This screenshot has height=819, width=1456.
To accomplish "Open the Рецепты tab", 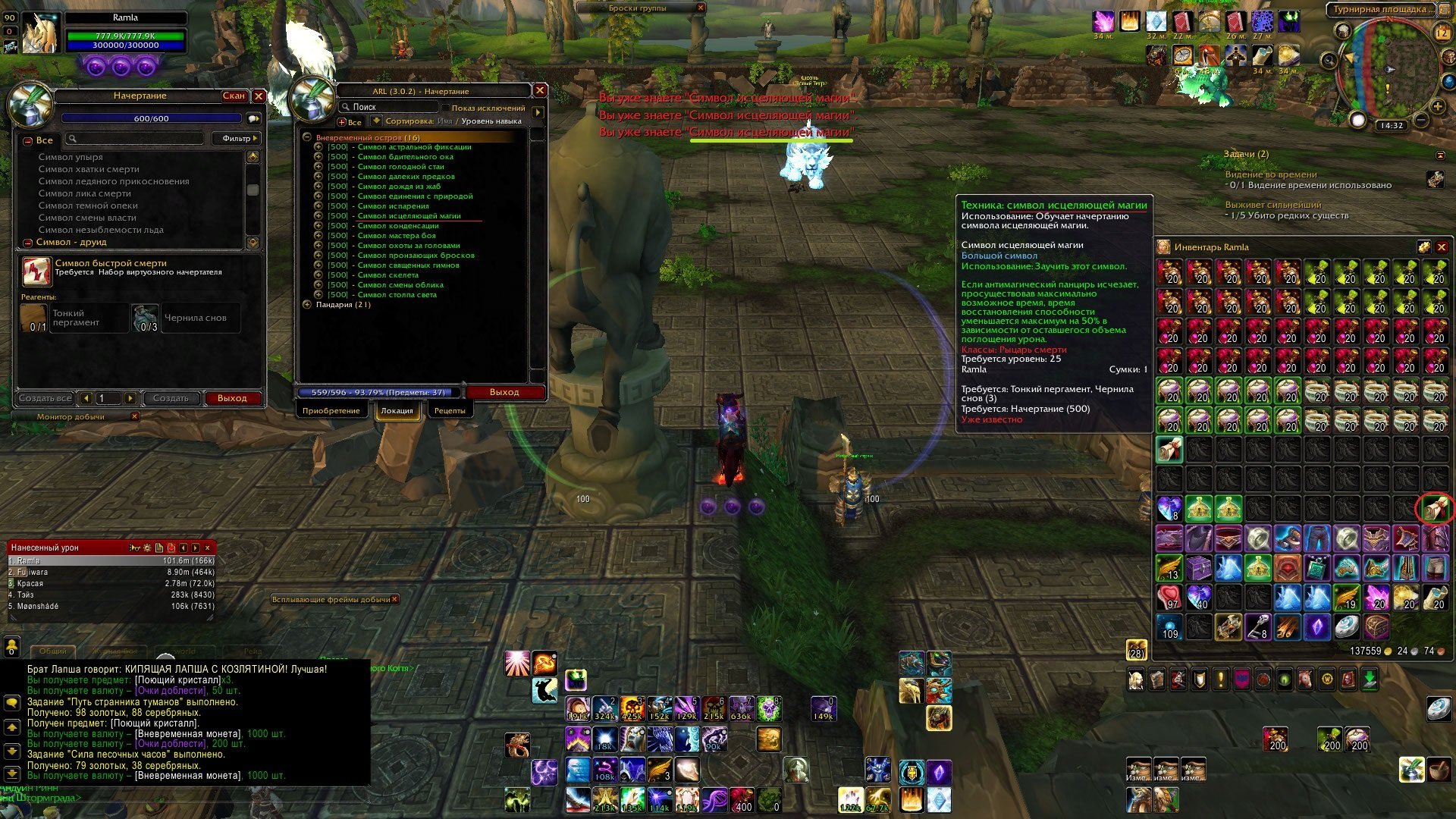I will click(450, 410).
